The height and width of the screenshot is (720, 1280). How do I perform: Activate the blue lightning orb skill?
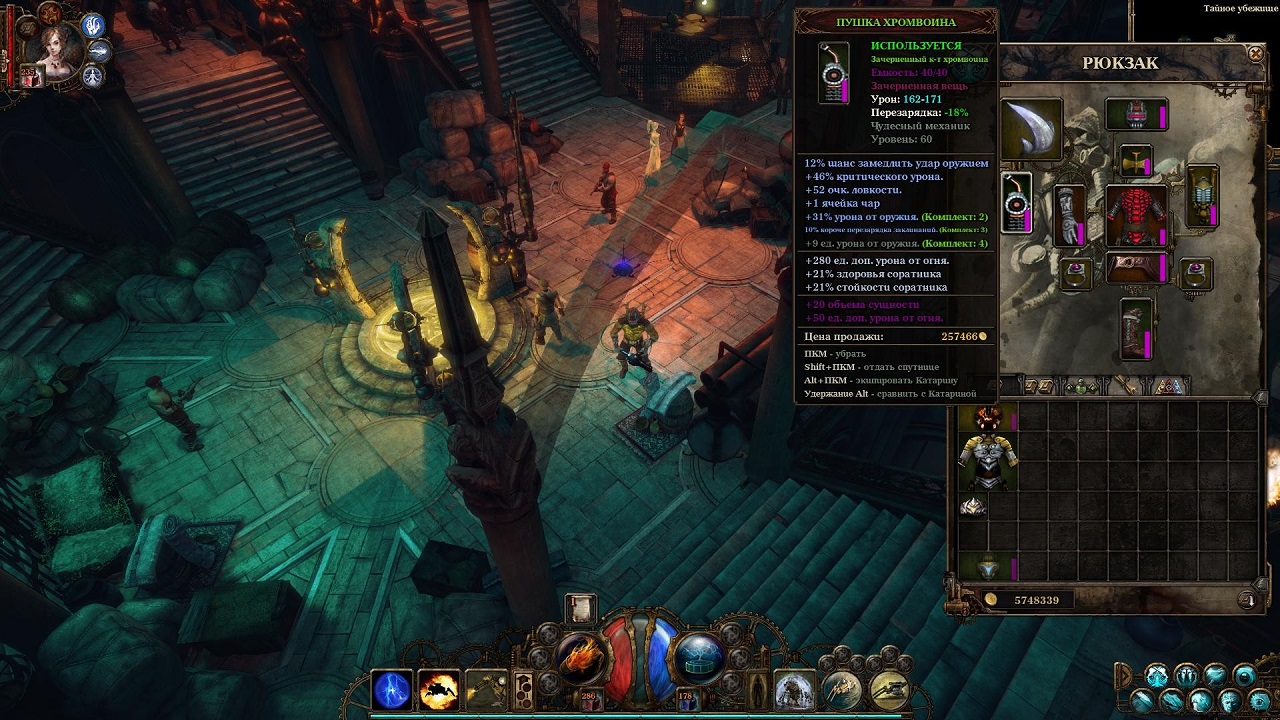coord(392,690)
